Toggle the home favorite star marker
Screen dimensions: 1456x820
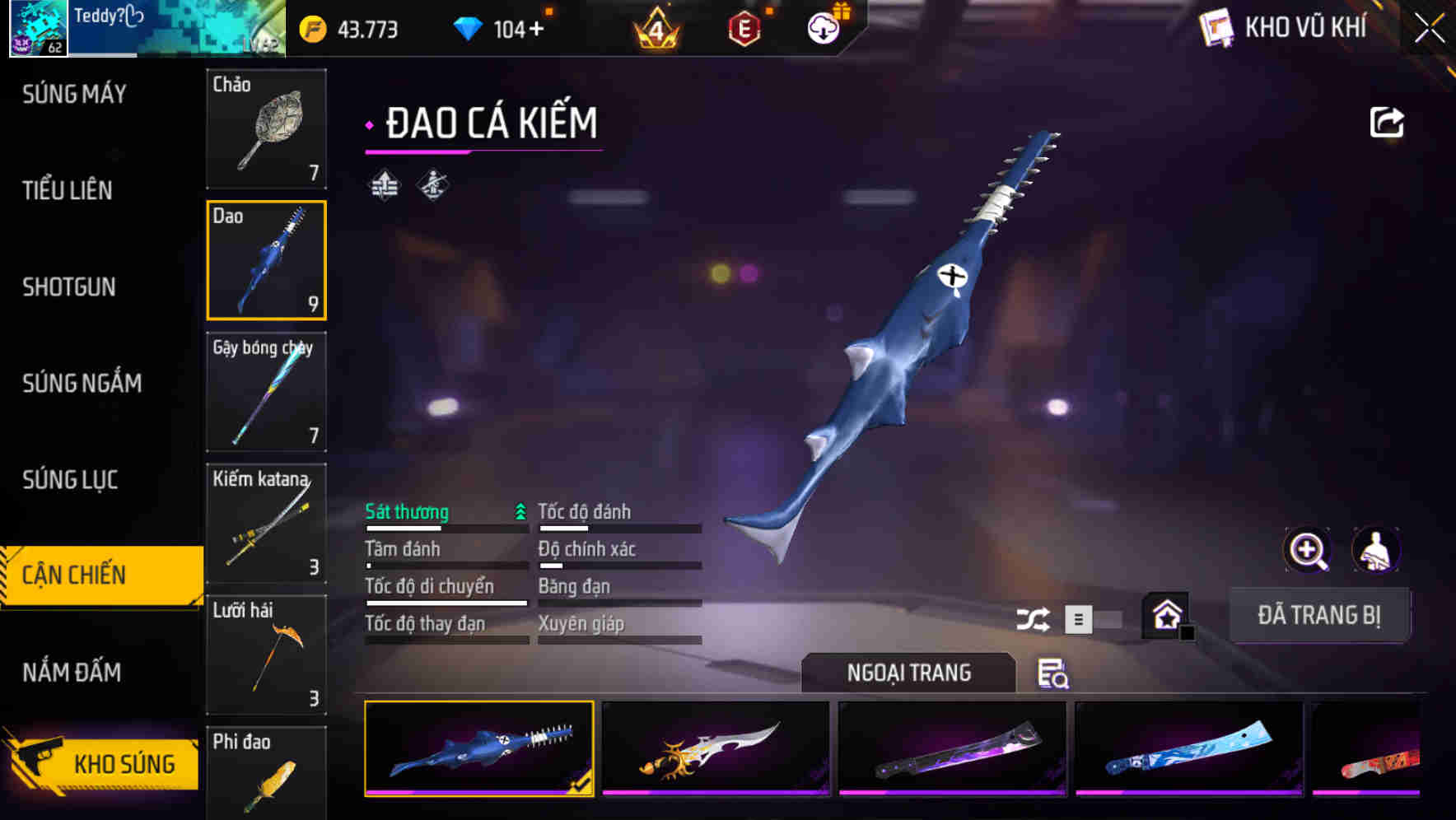click(1166, 615)
